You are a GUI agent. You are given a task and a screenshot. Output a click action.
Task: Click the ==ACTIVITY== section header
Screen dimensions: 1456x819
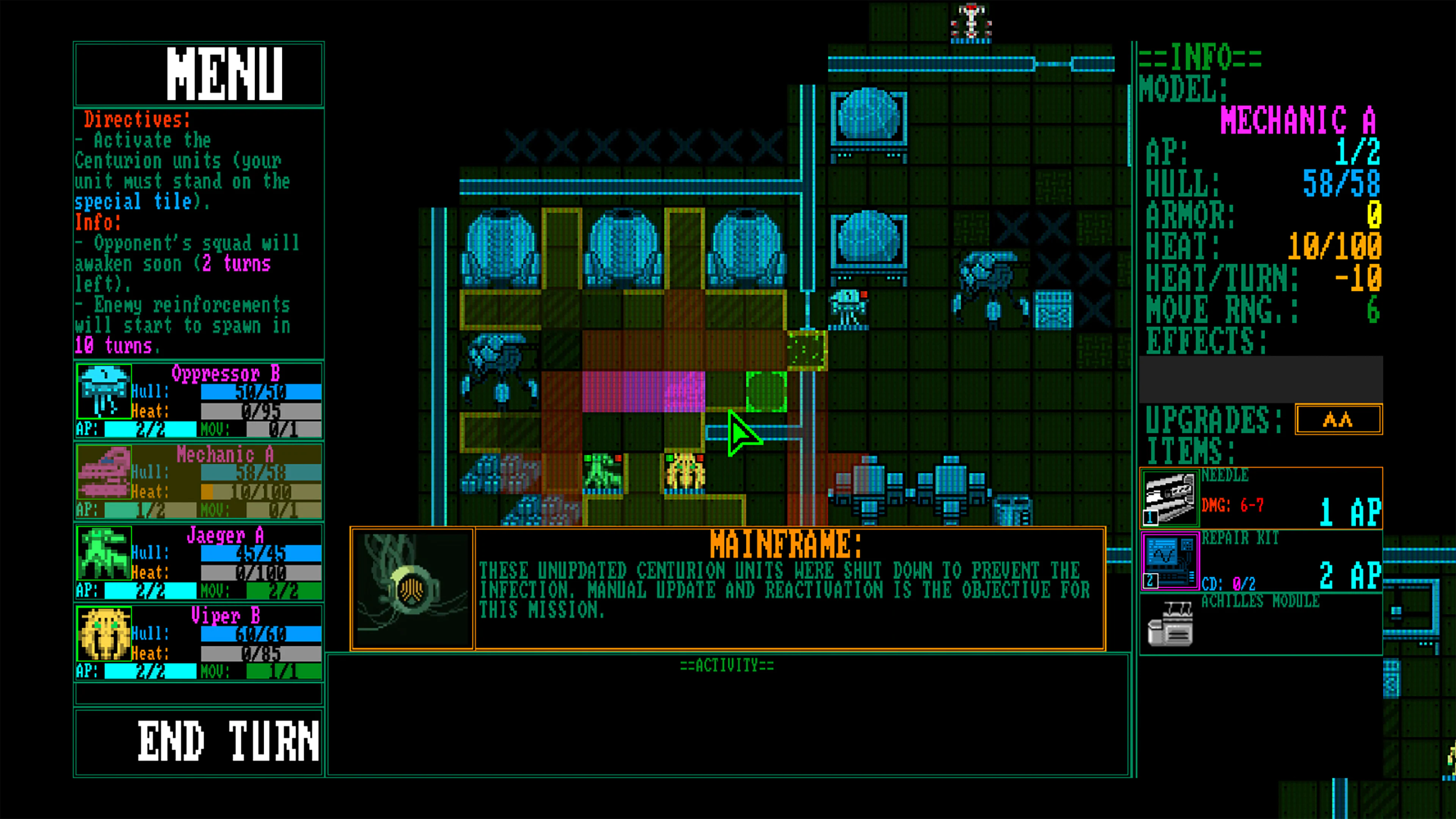coord(726,665)
